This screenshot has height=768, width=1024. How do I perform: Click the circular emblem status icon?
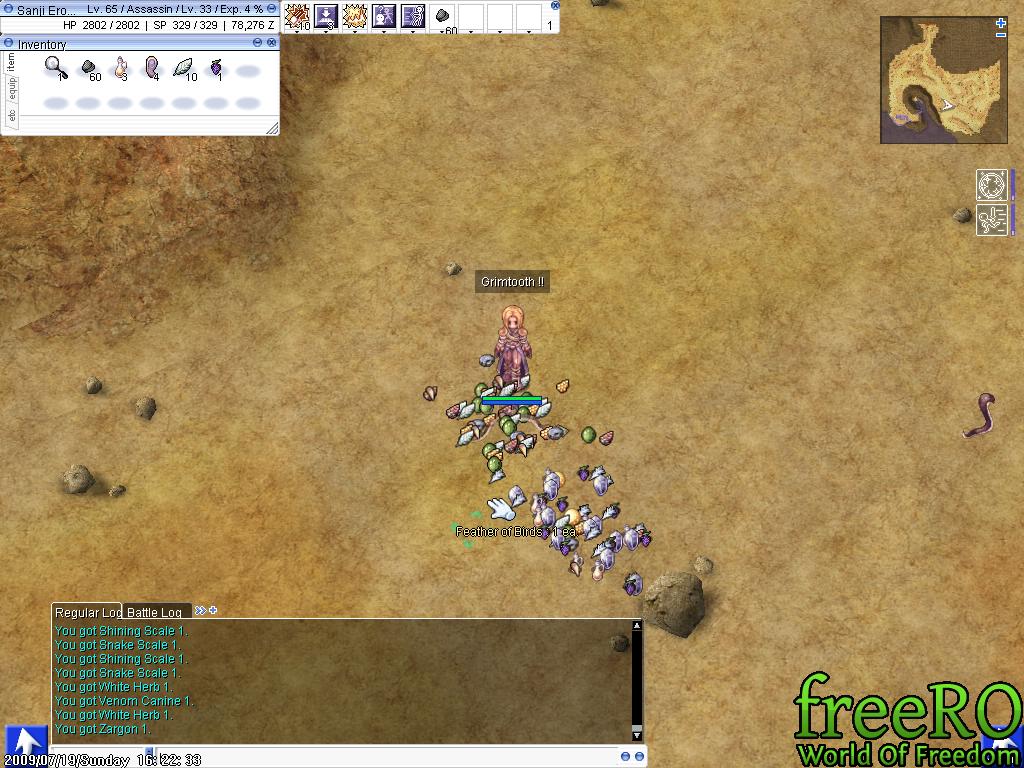coord(991,186)
